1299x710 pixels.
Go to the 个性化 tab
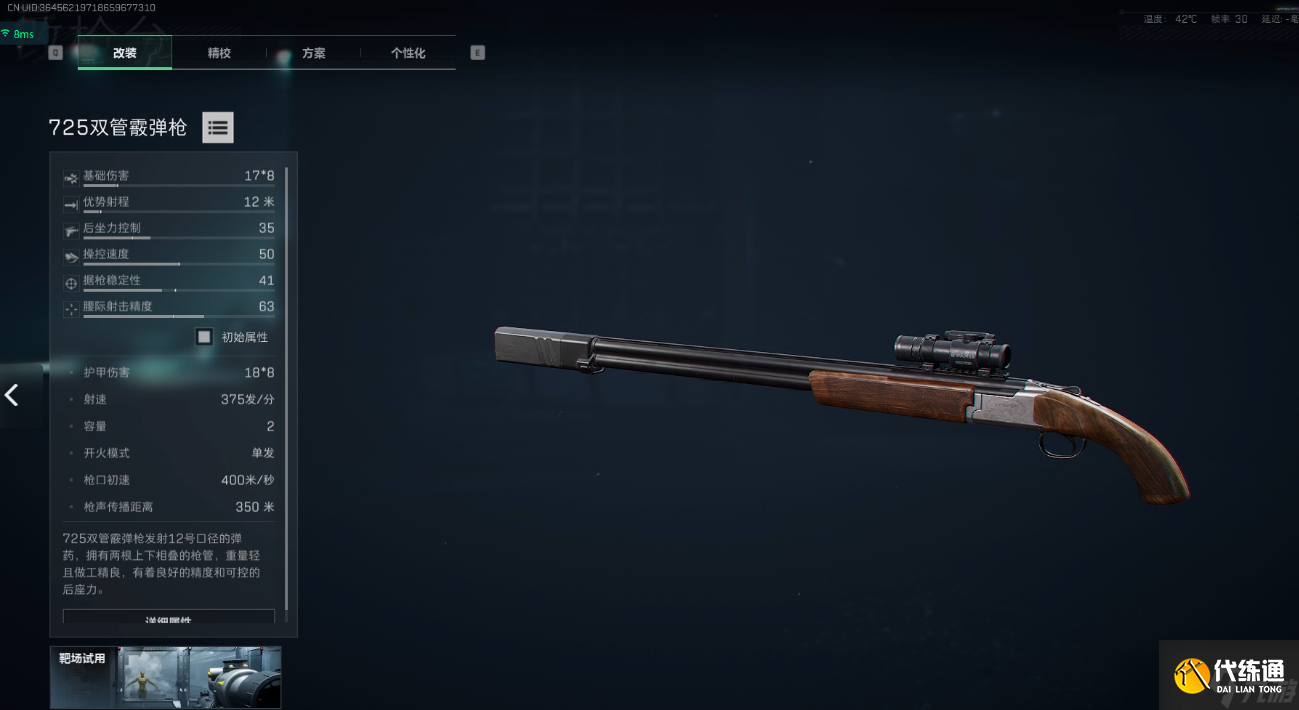tap(408, 53)
